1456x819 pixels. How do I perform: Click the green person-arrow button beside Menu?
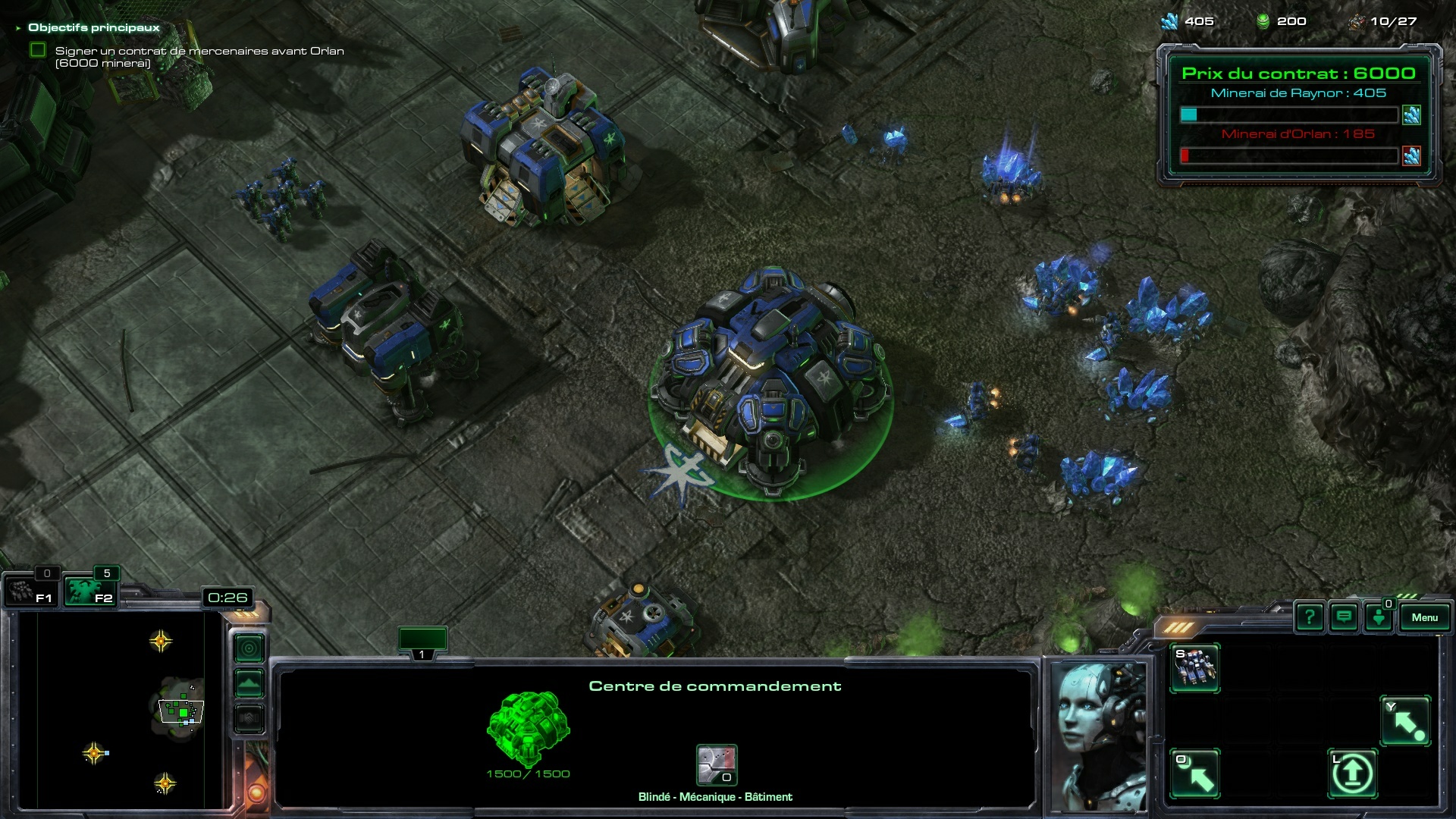point(1379,617)
